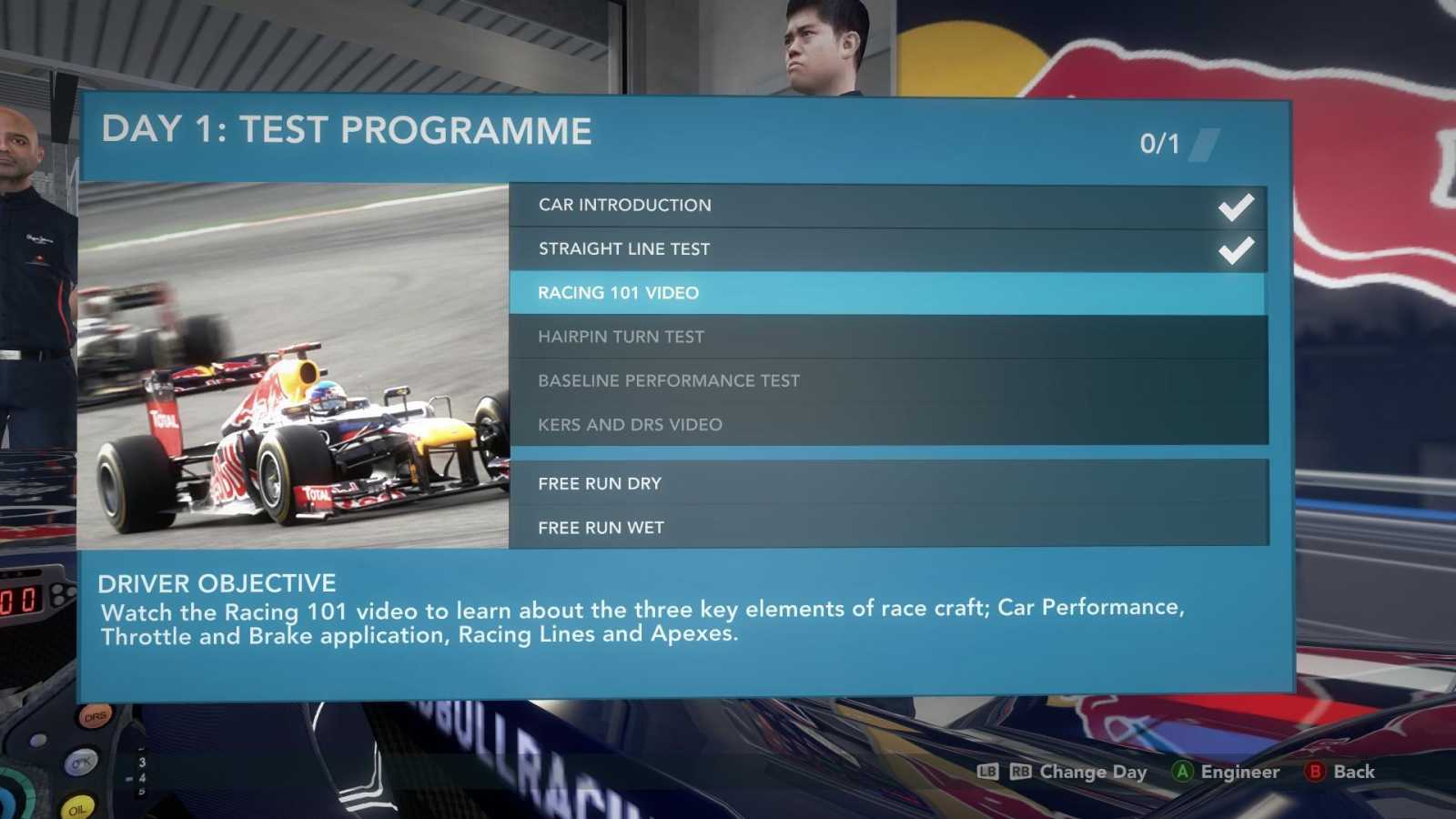Click the yellow OIL button on the steering wheel
The width and height of the screenshot is (1456, 819).
point(77,810)
